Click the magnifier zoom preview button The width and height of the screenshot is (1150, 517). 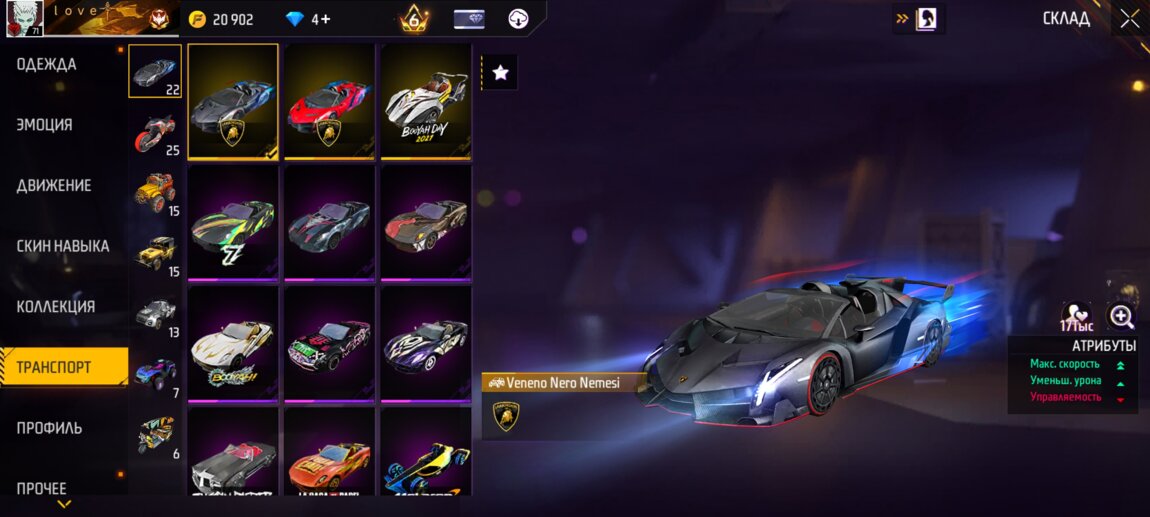click(1121, 318)
